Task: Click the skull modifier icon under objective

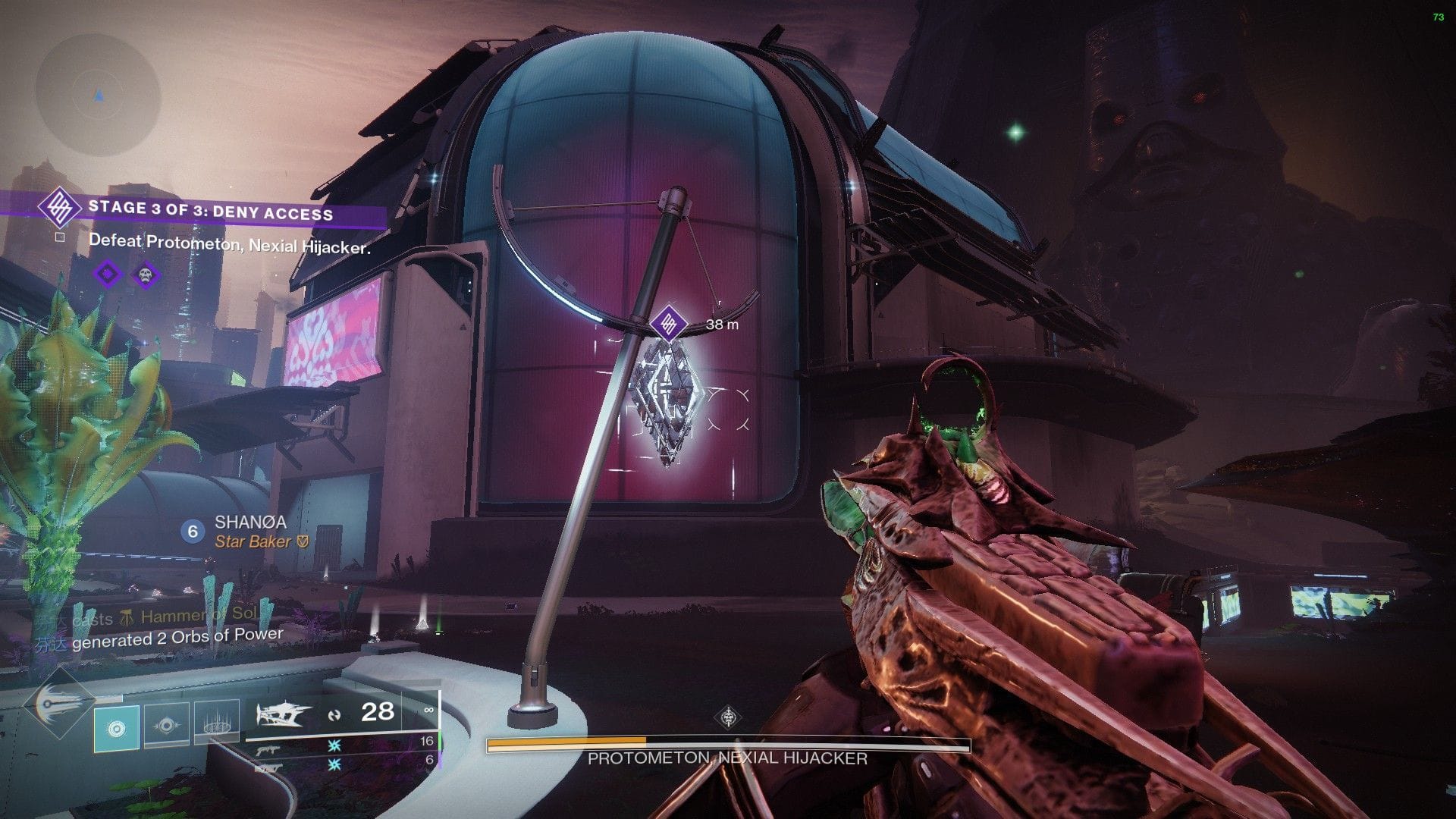Action: (146, 275)
